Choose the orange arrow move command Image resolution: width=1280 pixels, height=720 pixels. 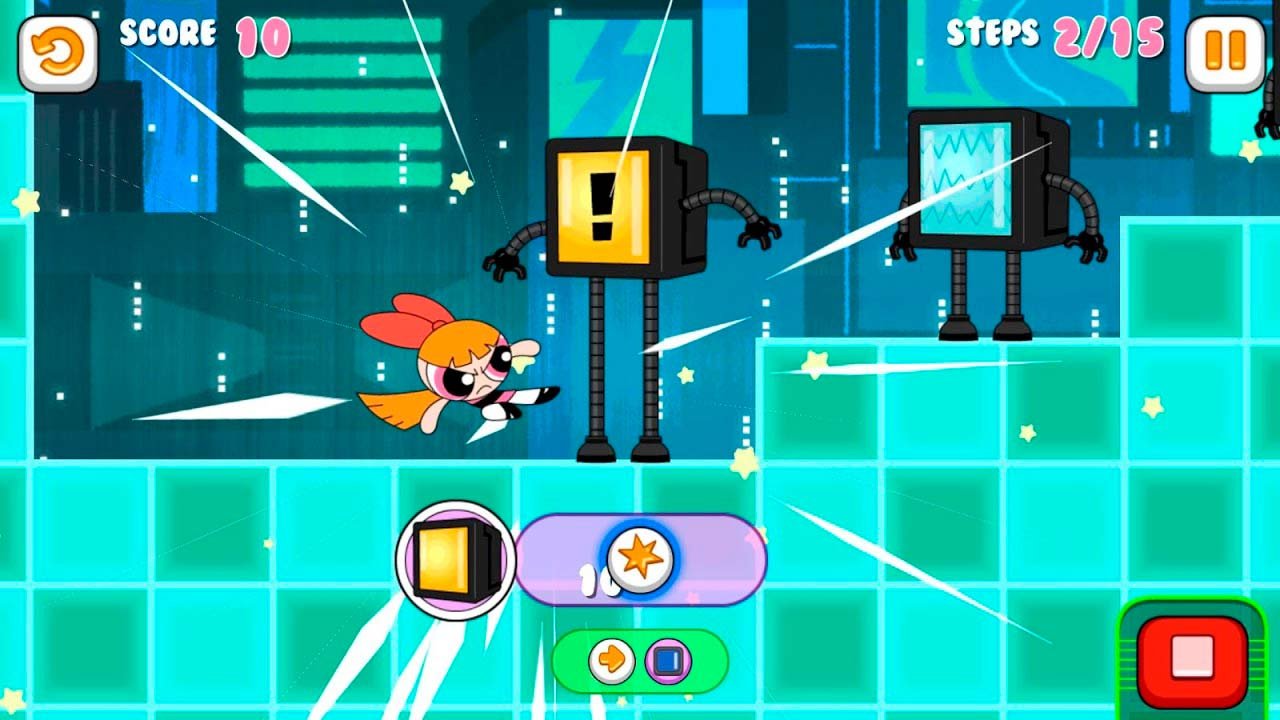pyautogui.click(x=610, y=661)
